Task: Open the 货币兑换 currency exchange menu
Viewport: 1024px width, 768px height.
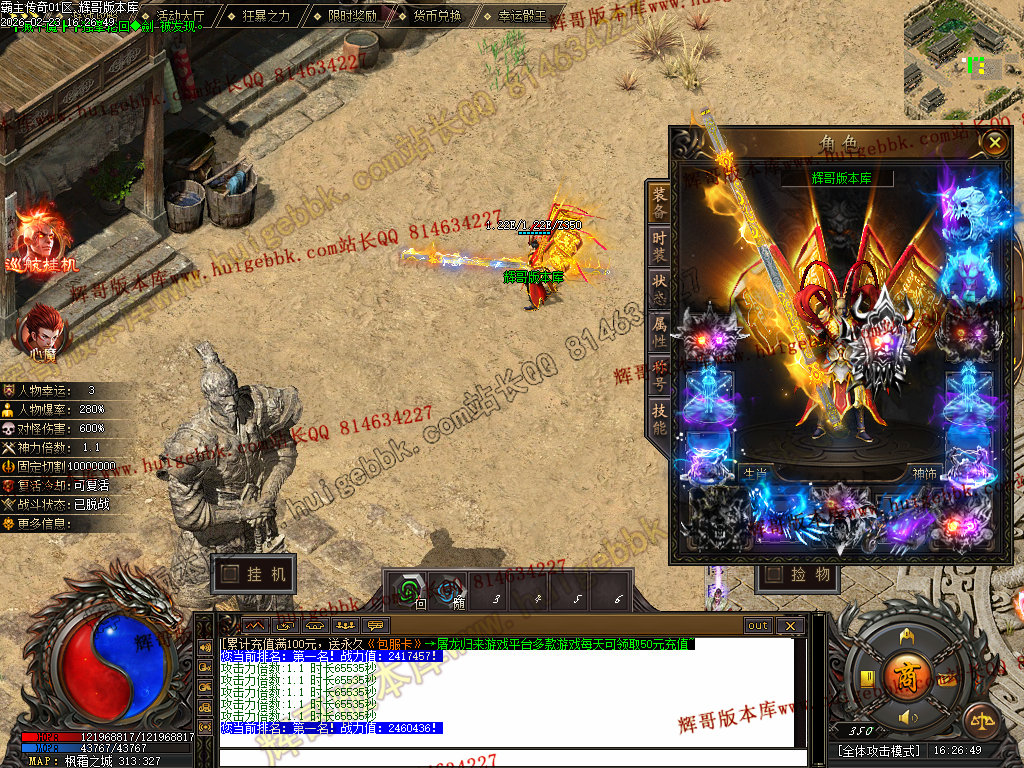Action: tap(437, 16)
